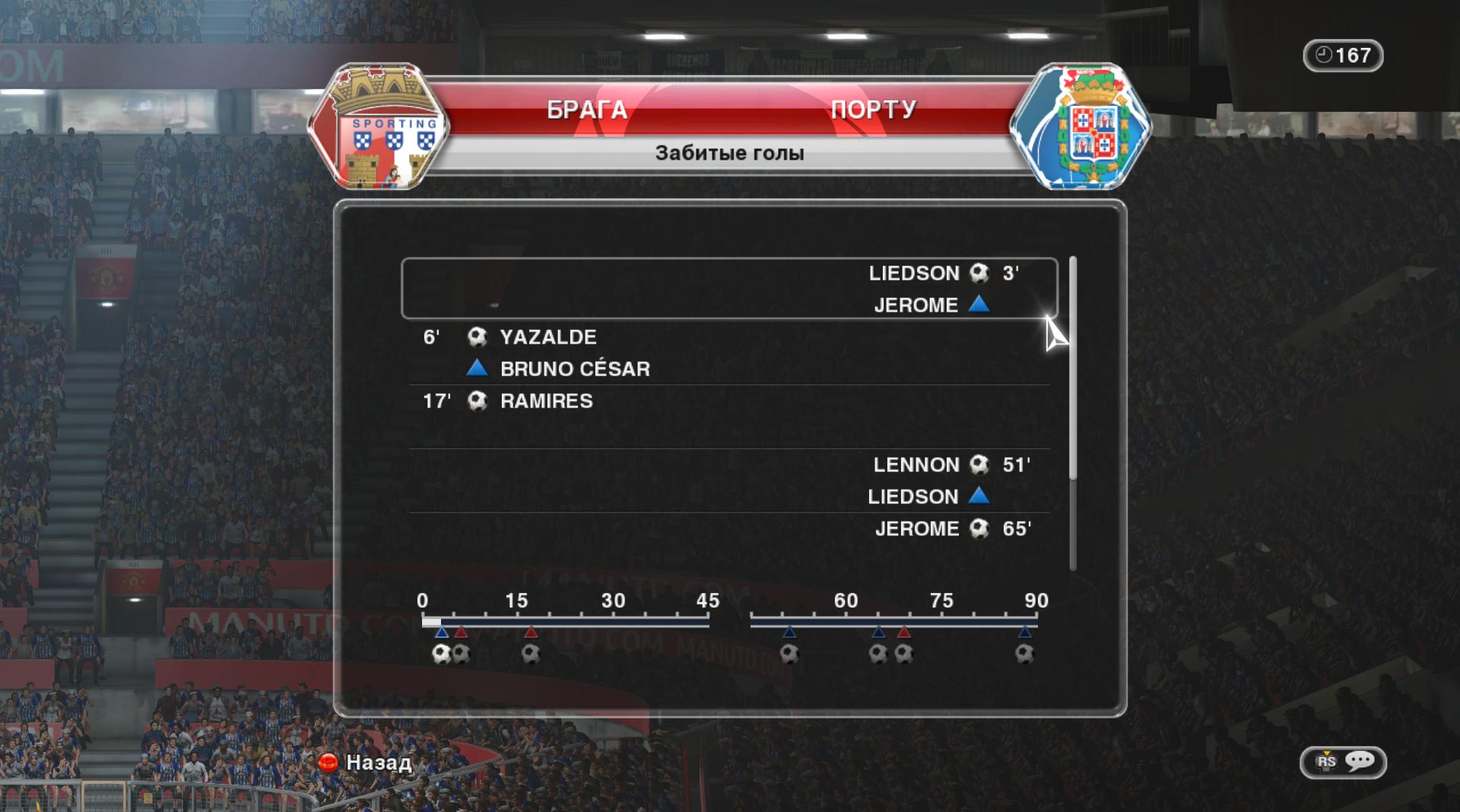
Task: Click the timeline ball just after 45 minutes
Action: click(789, 654)
